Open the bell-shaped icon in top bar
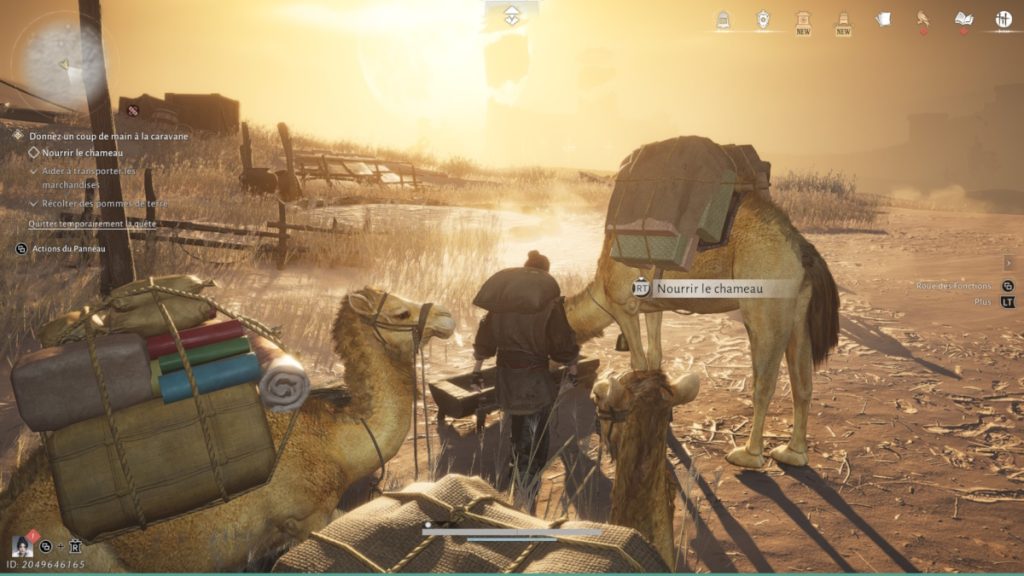 723,19
